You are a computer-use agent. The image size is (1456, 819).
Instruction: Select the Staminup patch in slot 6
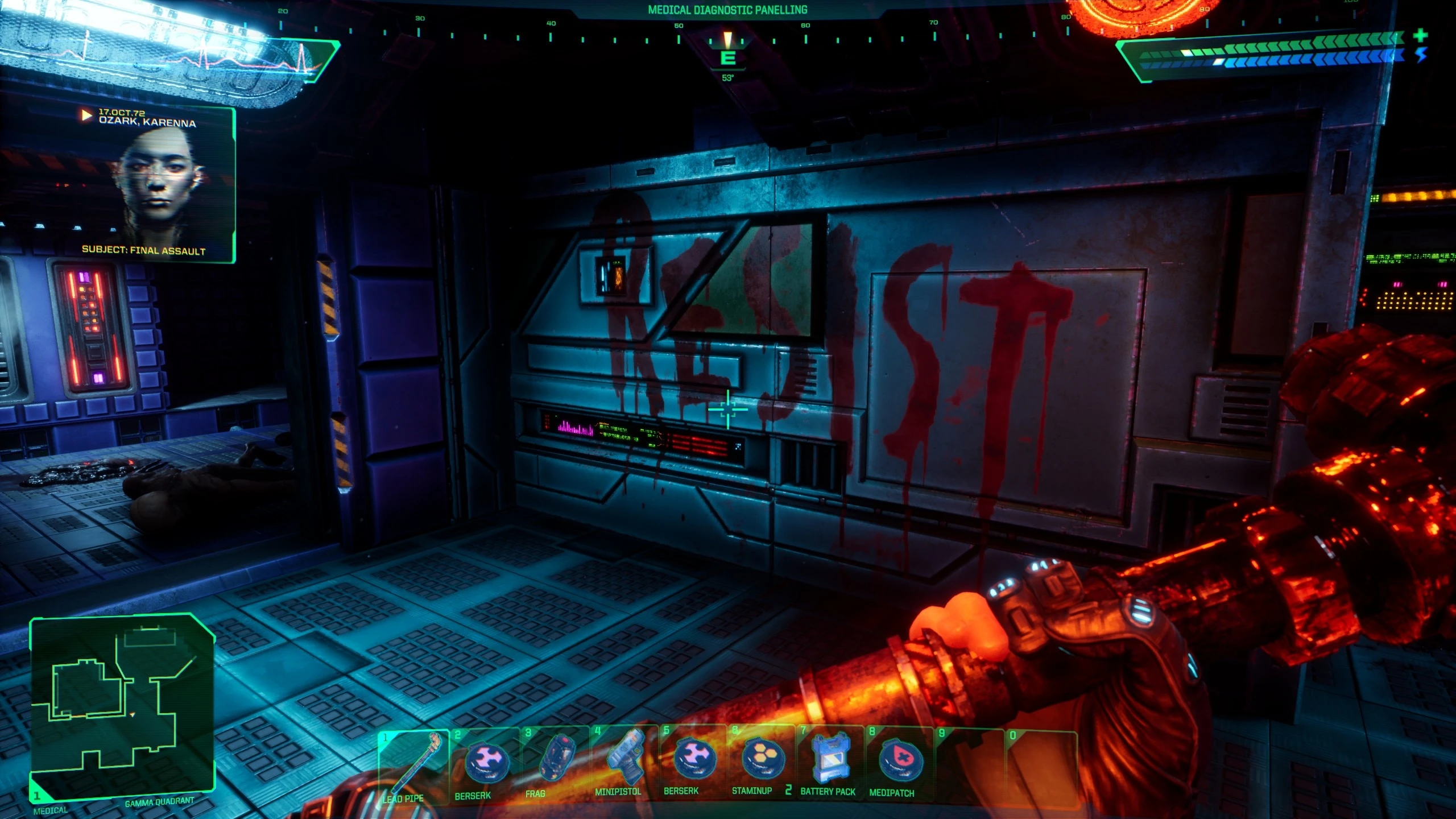[763, 756]
